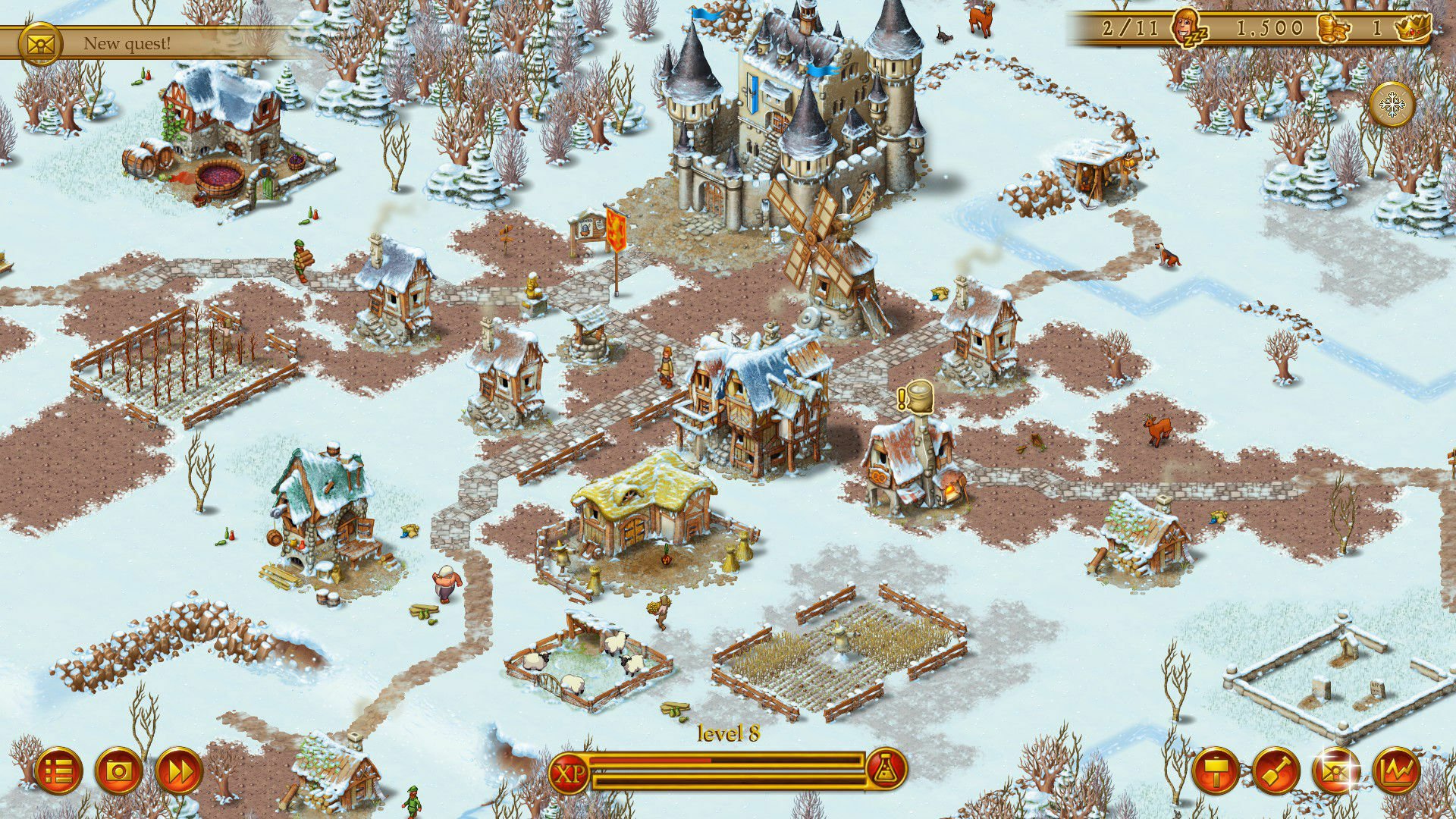Take a screenshot with the camera button
Image resolution: width=1456 pixels, height=819 pixels.
point(119,771)
